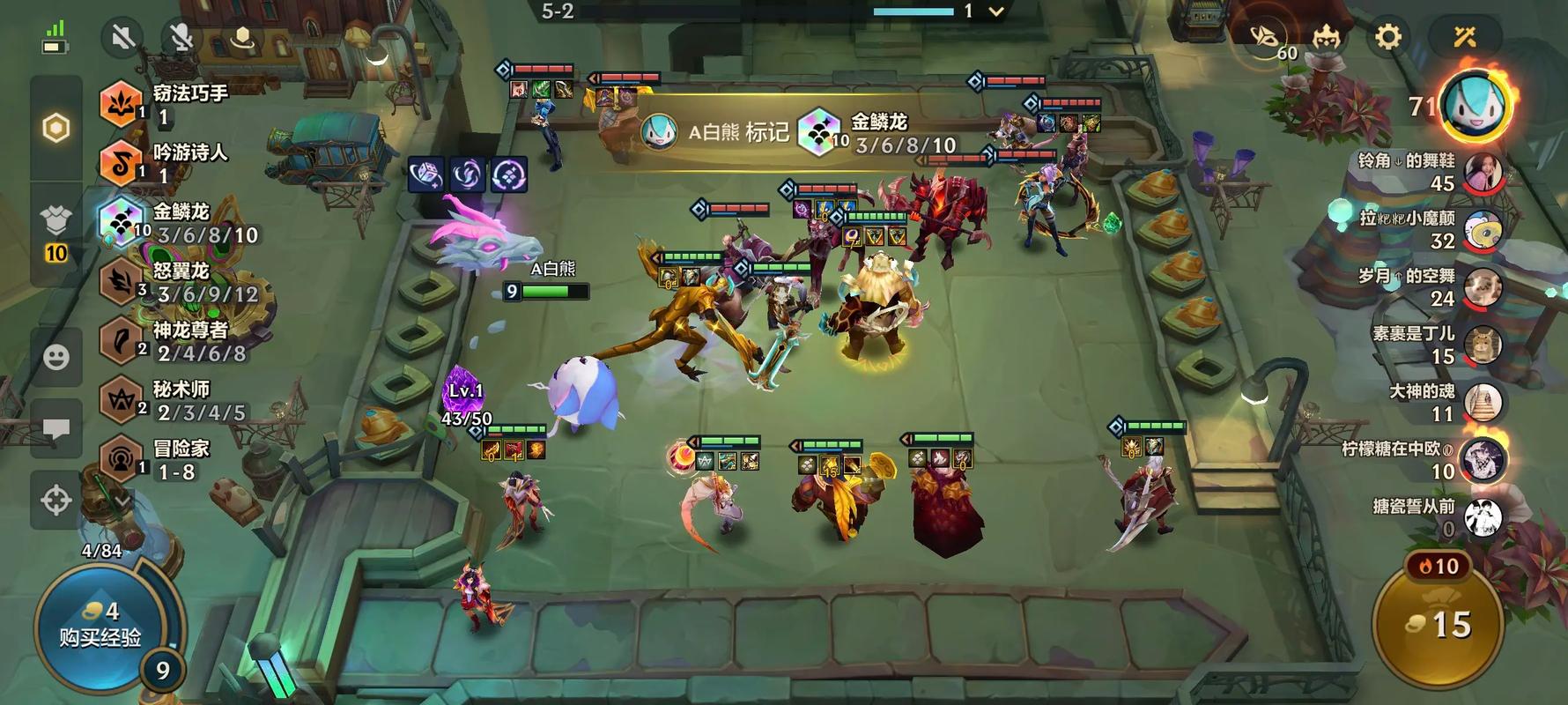Click the crosshair icon on left sidebar

tap(56, 500)
